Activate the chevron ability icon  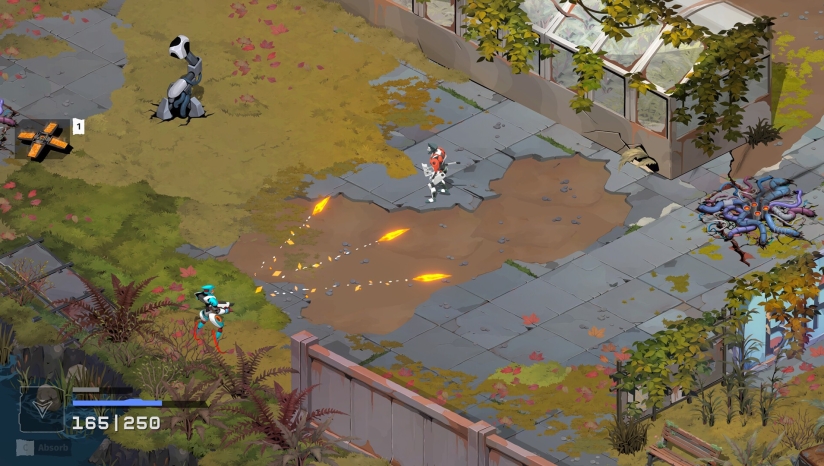[x=42, y=409]
